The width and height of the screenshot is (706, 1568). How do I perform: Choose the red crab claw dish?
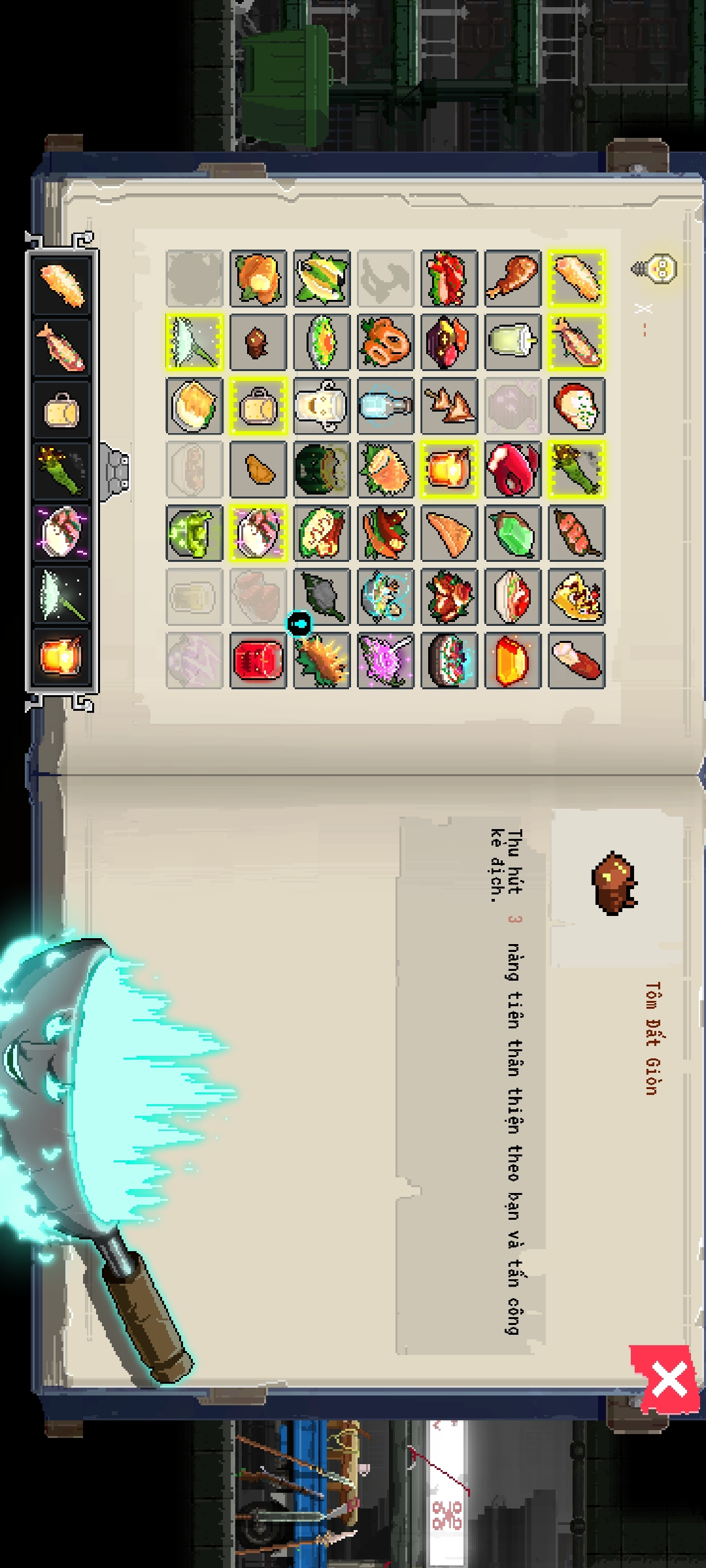click(x=513, y=469)
